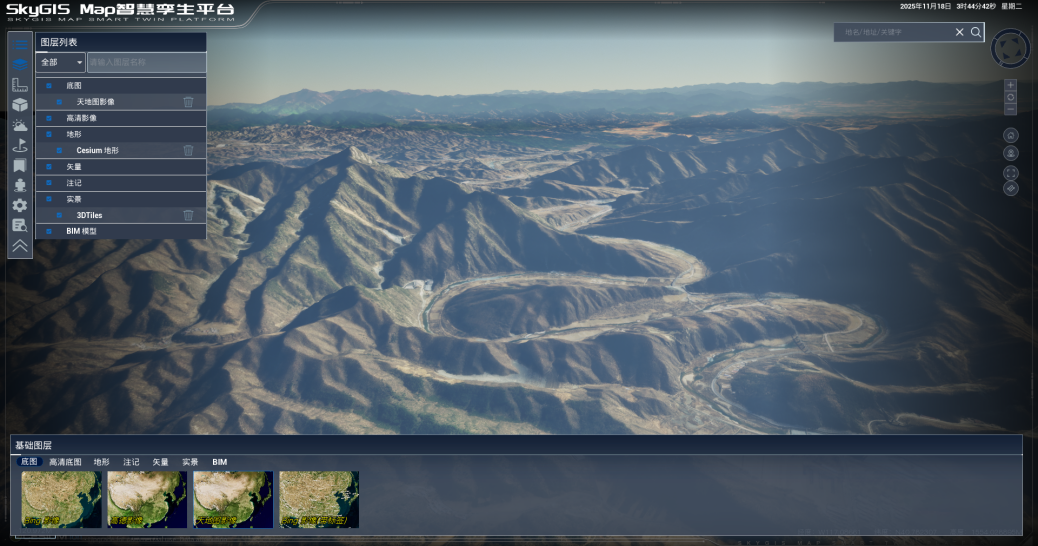
Task: Zoom out with the minus map button
Action: point(1011,109)
